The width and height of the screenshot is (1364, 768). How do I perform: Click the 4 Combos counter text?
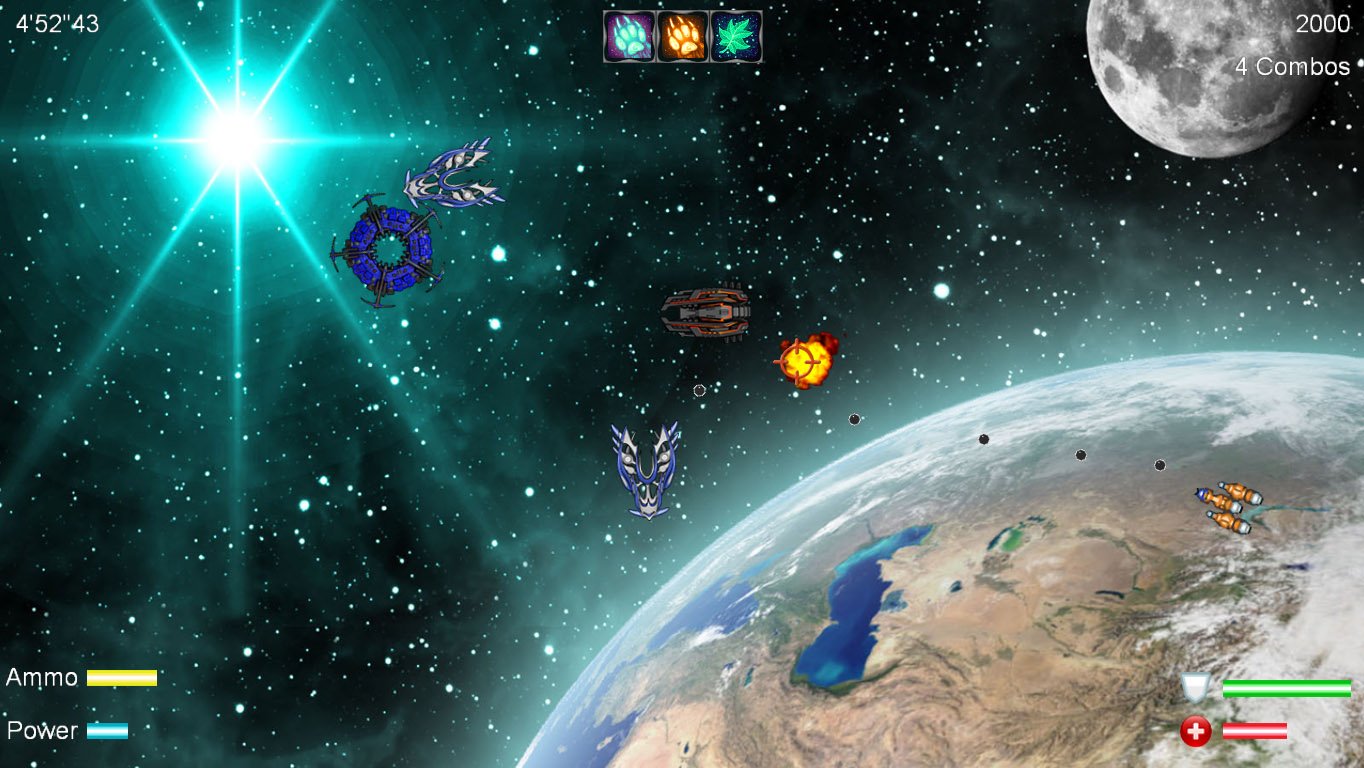point(1293,65)
